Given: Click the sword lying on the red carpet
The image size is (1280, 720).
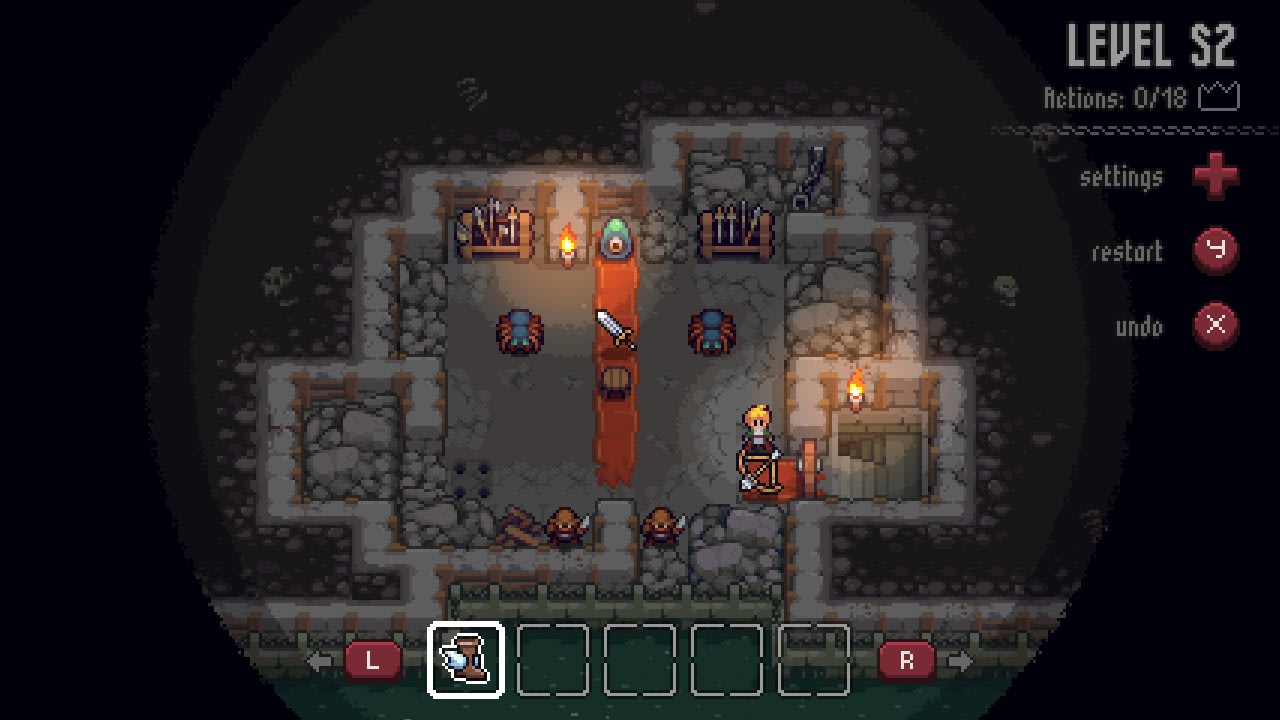Looking at the screenshot, I should [x=615, y=330].
